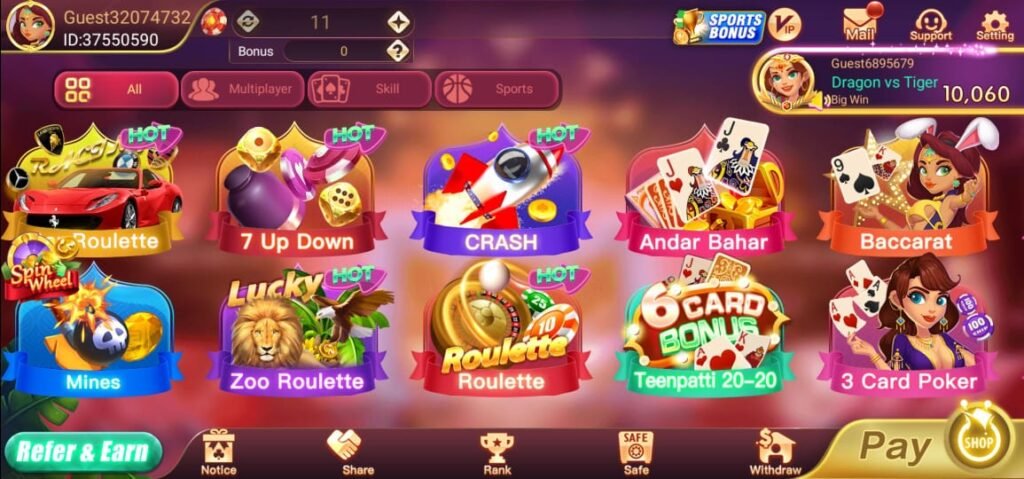Open the Sports games tab
Screen dimensions: 1024x479
pyautogui.click(x=497, y=89)
